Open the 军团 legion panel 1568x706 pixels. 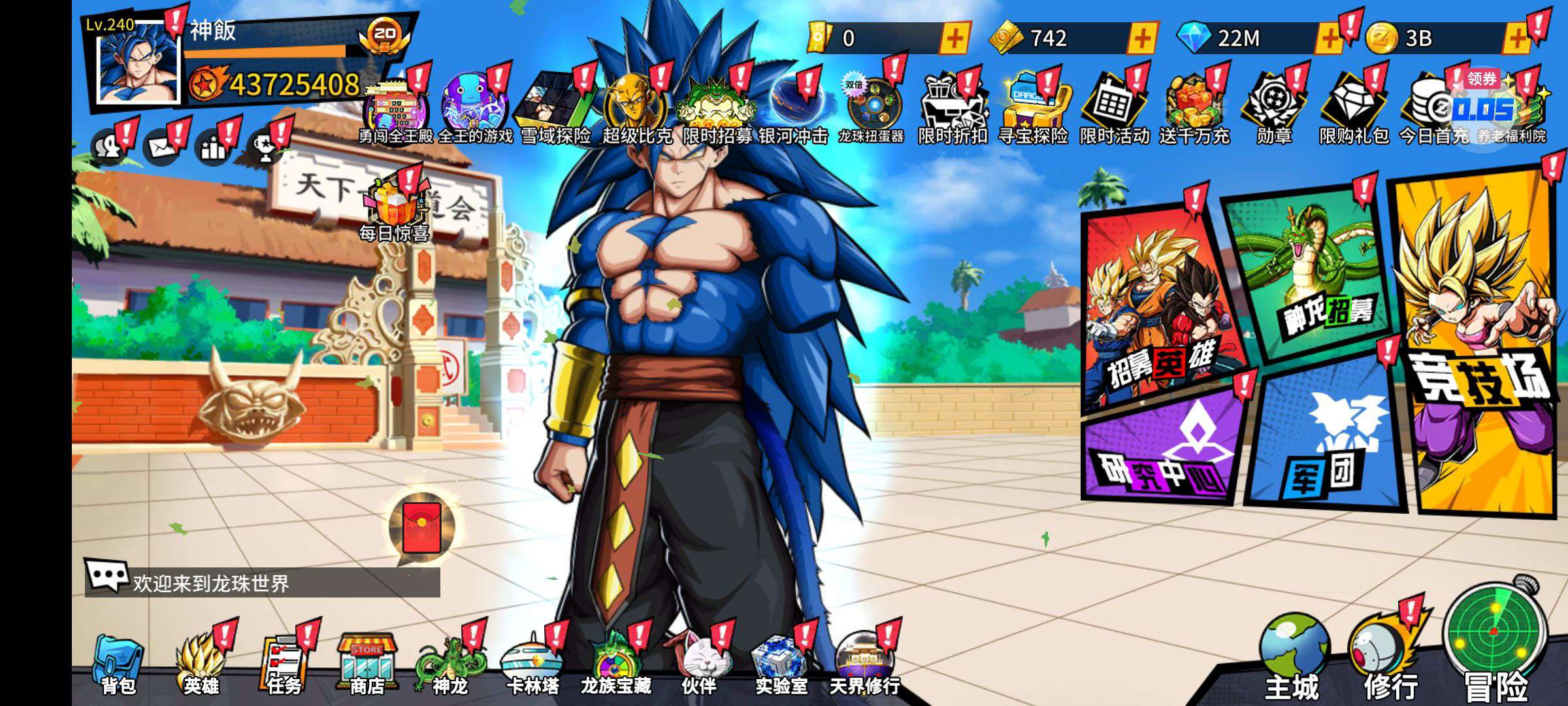pyautogui.click(x=1326, y=438)
